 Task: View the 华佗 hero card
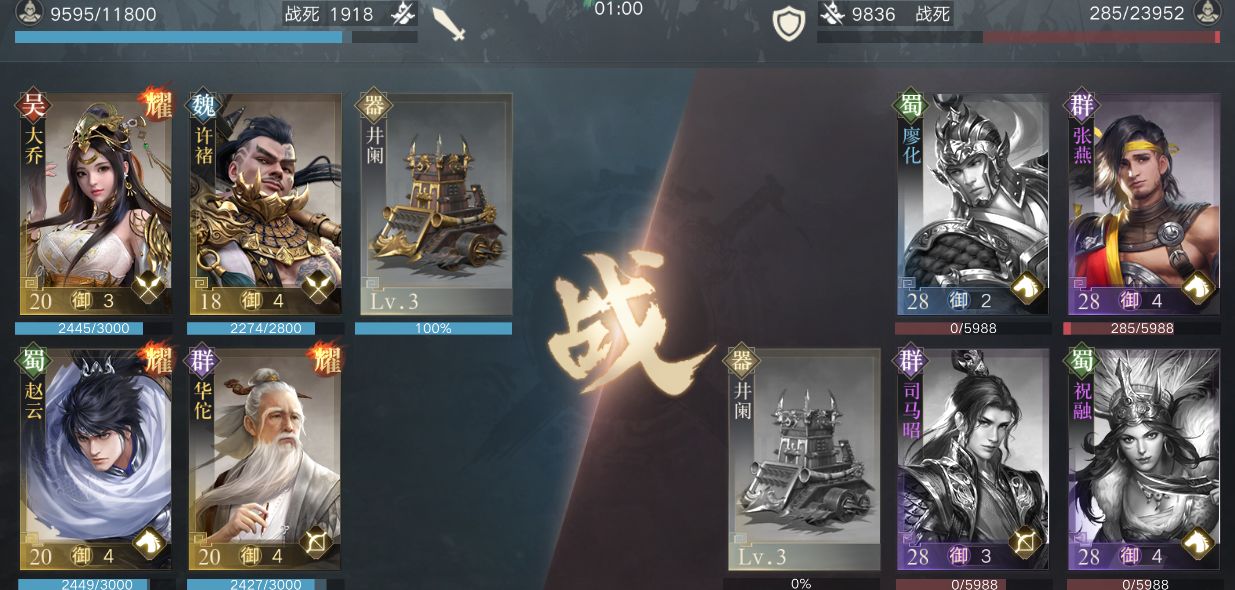pyautogui.click(x=265, y=458)
